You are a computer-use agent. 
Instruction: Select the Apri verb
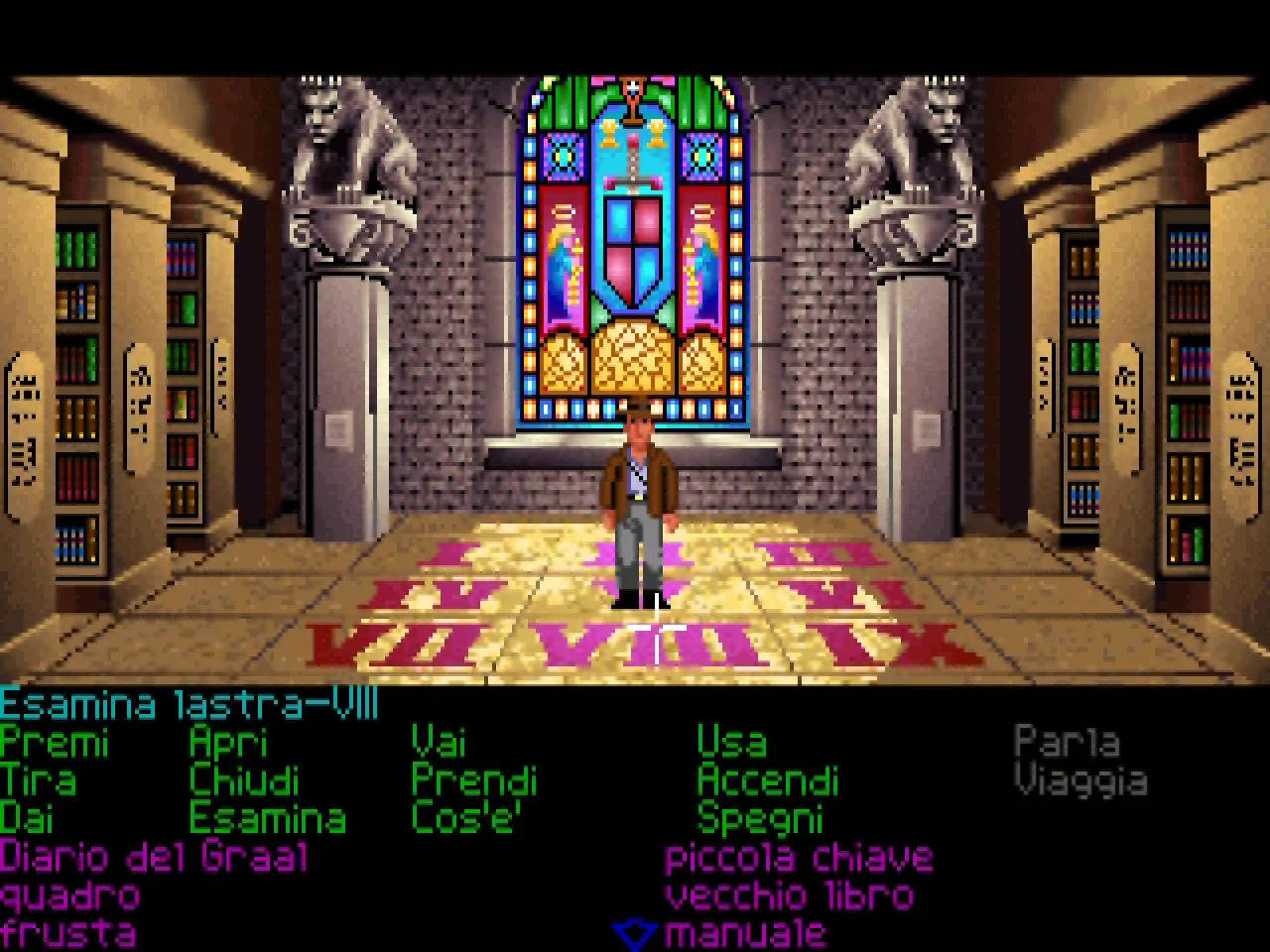(x=228, y=744)
